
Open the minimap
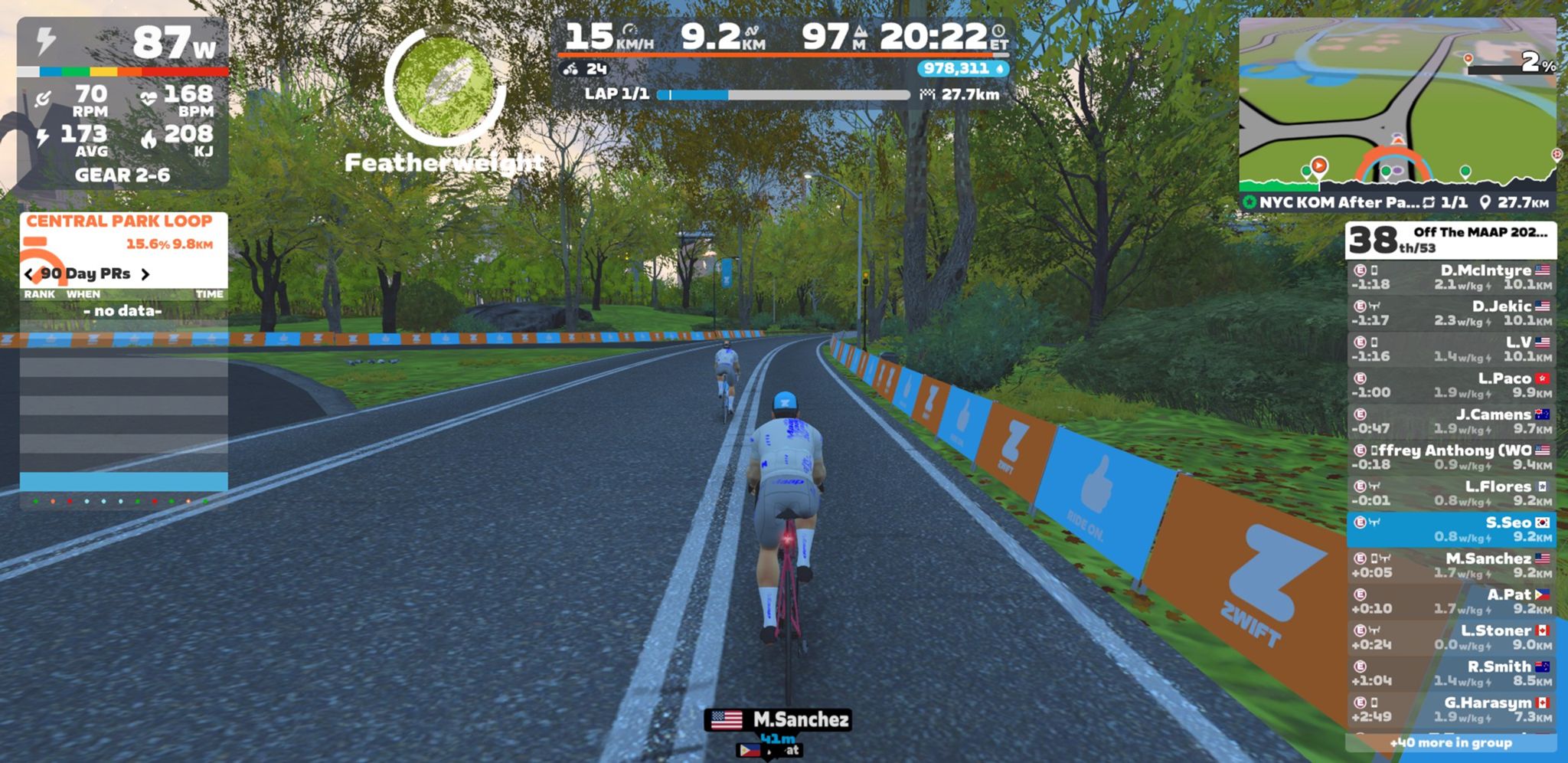(x=1397, y=103)
